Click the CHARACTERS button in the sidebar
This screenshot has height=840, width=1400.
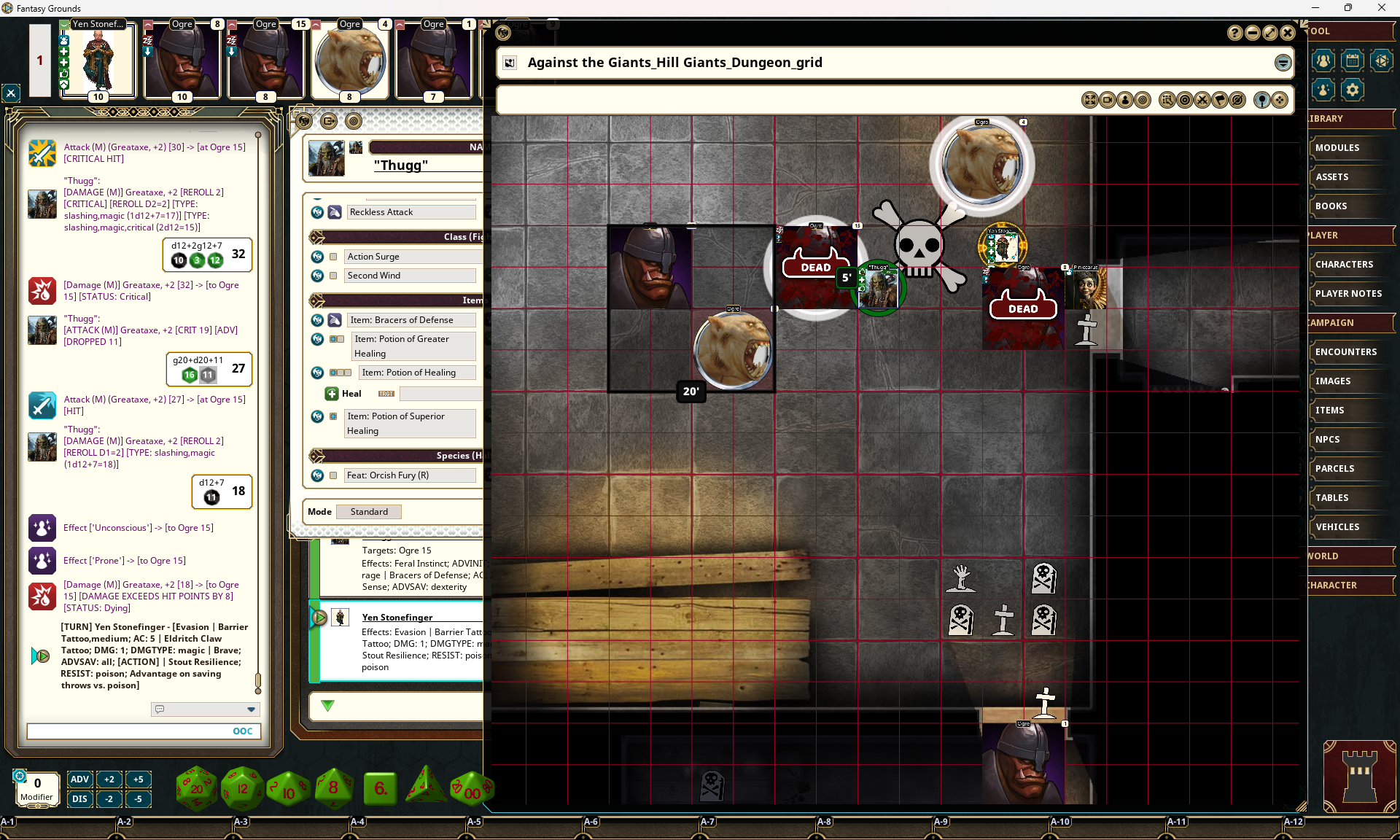tap(1345, 264)
